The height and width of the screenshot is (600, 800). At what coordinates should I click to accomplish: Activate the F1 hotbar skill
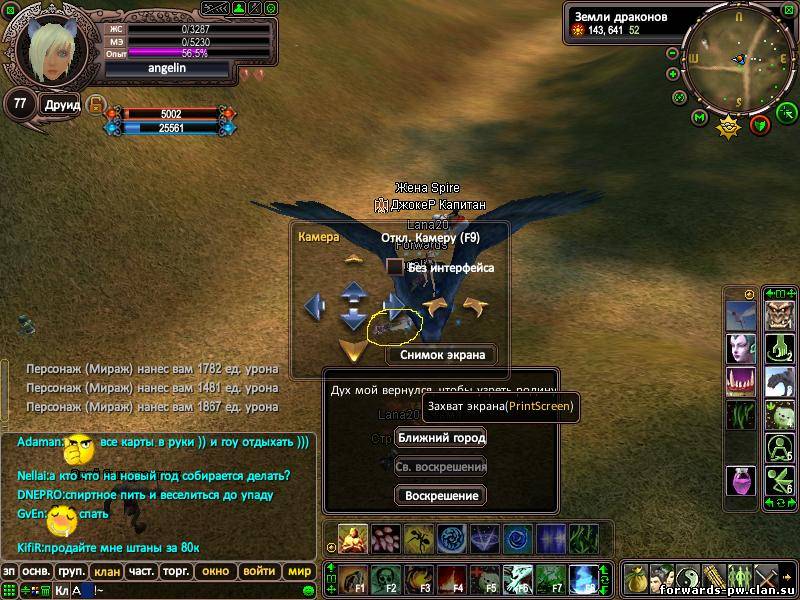[x=353, y=578]
